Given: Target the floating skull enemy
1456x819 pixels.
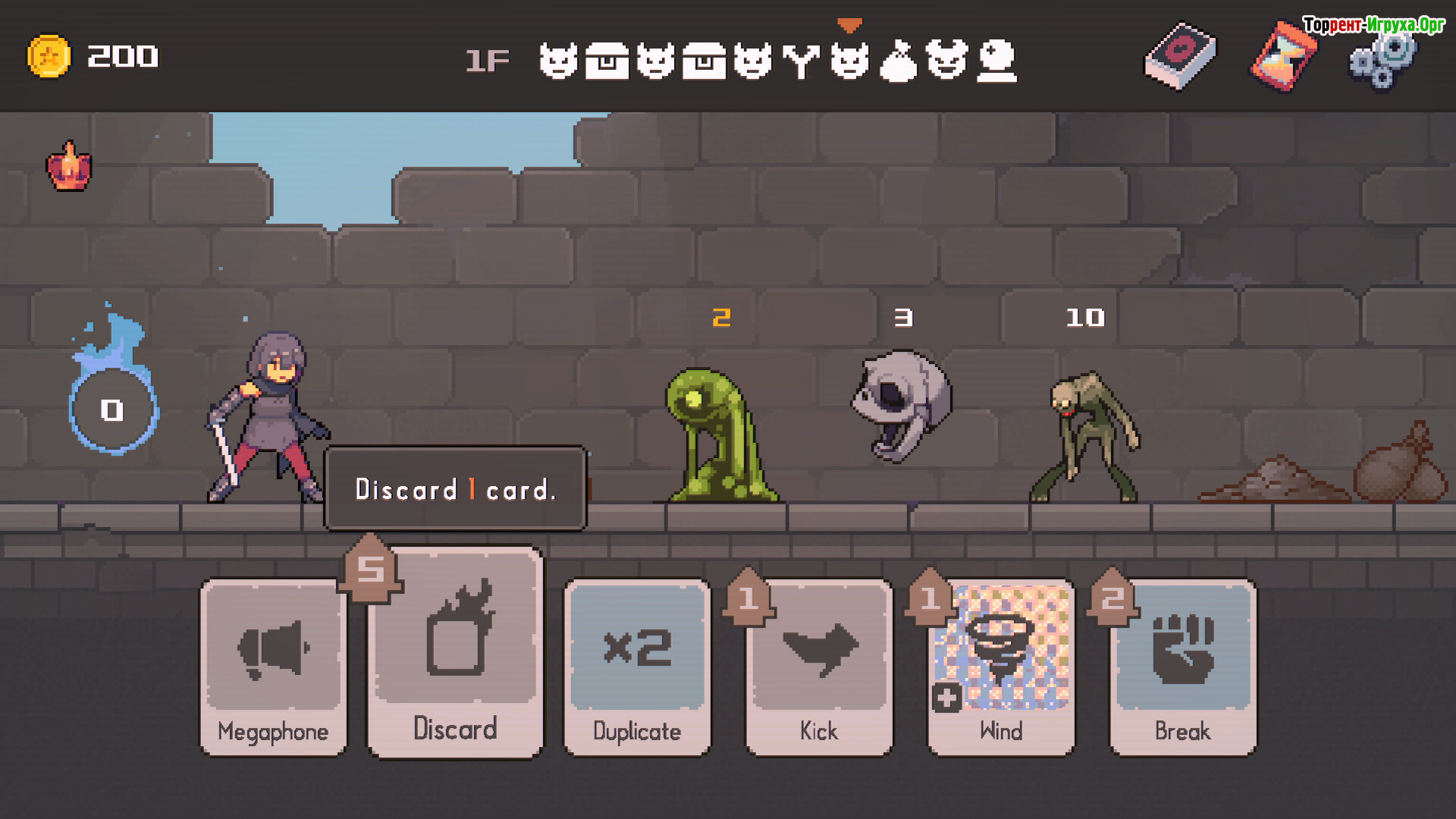Looking at the screenshot, I should coord(902,403).
